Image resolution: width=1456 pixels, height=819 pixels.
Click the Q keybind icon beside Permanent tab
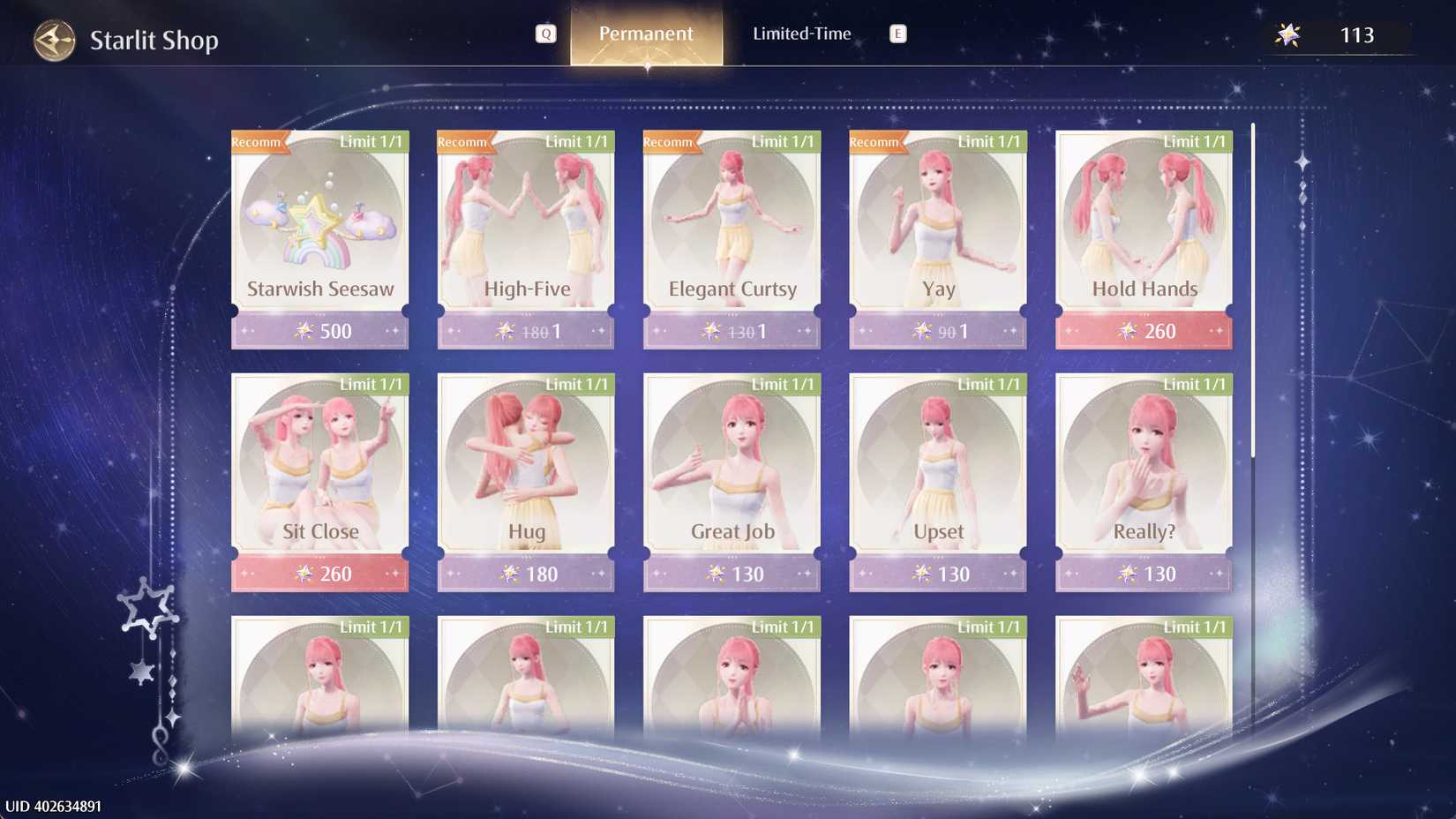point(547,33)
